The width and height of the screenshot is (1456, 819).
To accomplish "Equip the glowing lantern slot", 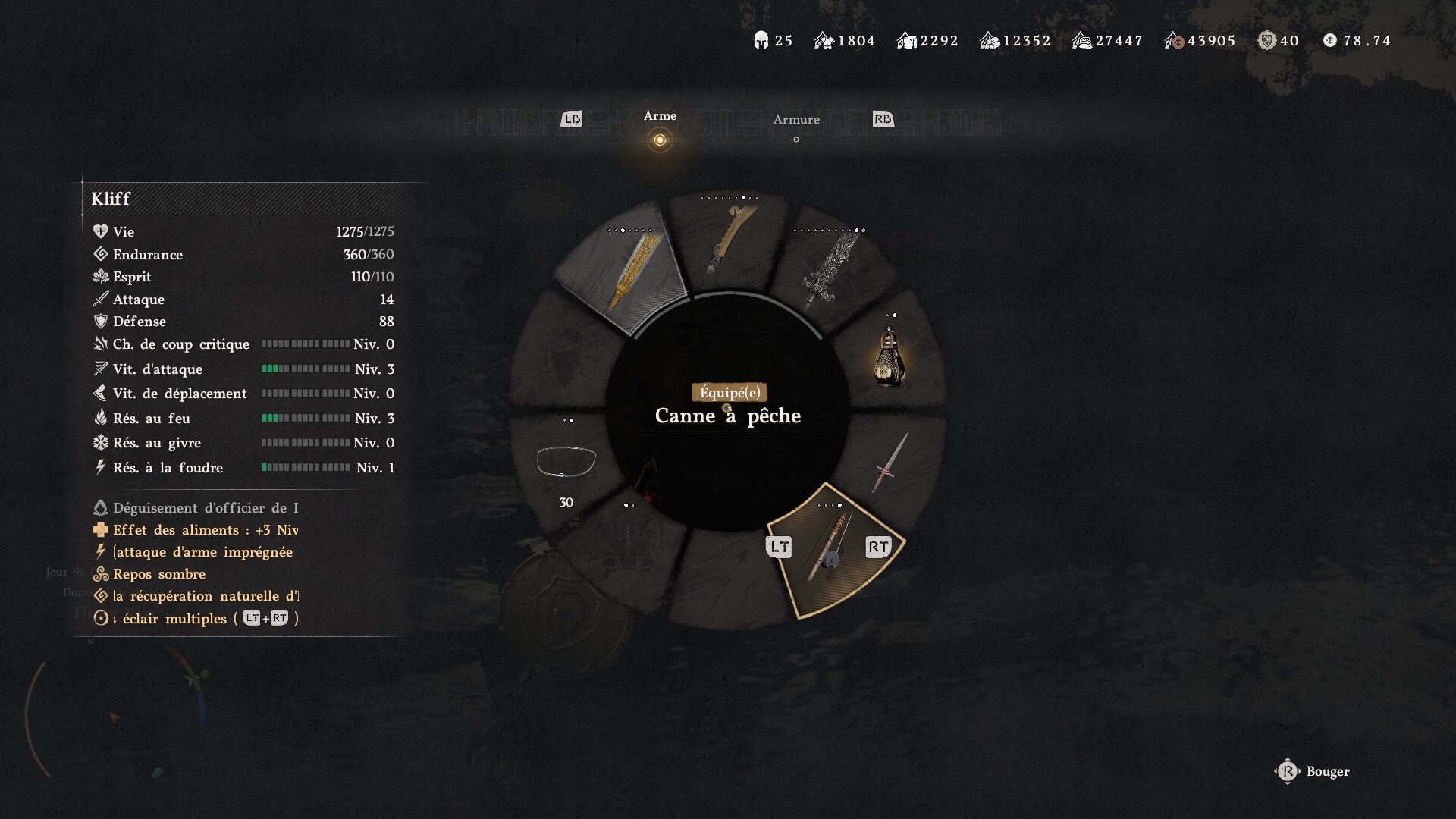I will coord(890,358).
